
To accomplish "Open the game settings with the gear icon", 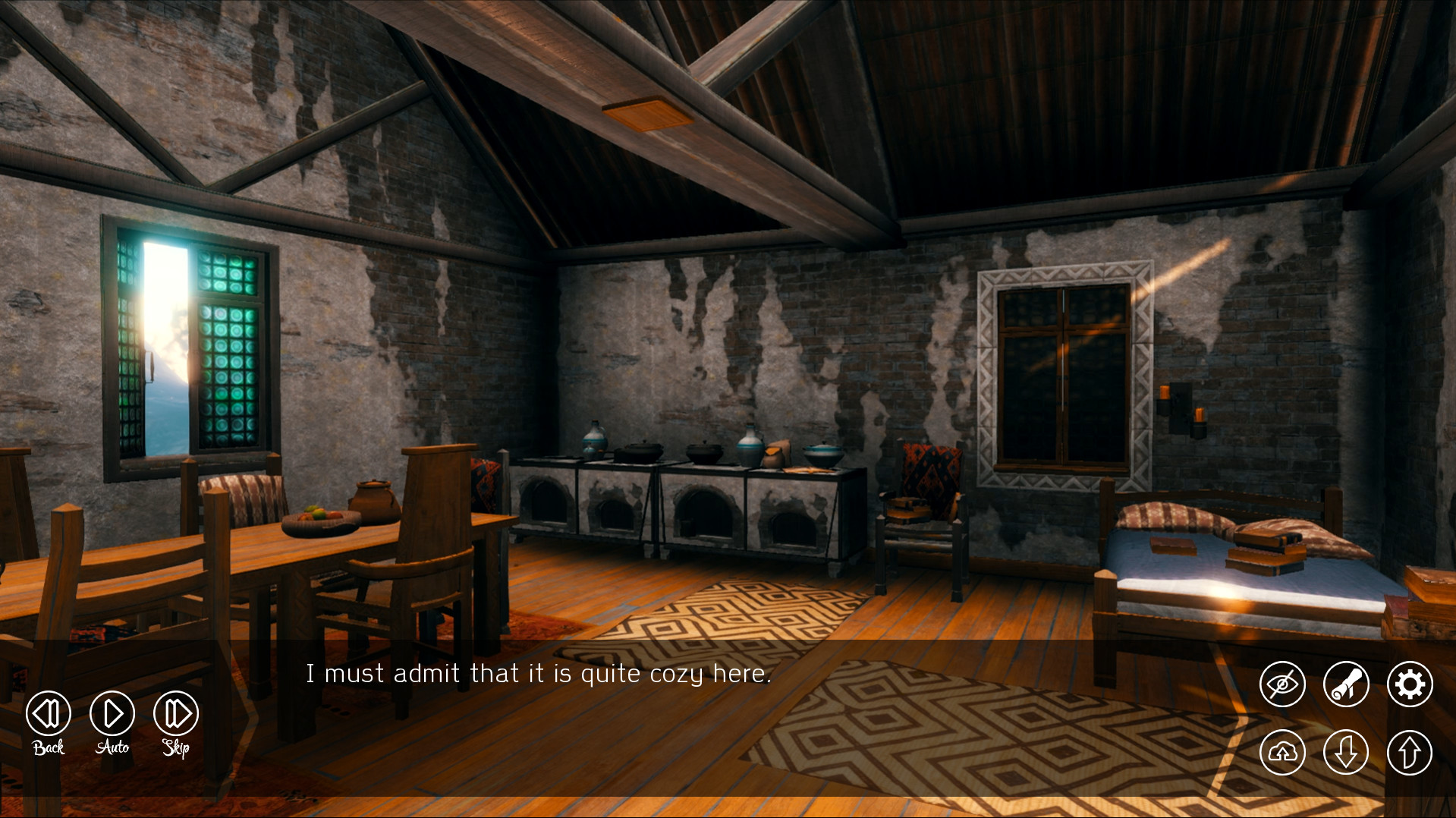I will point(1409,684).
